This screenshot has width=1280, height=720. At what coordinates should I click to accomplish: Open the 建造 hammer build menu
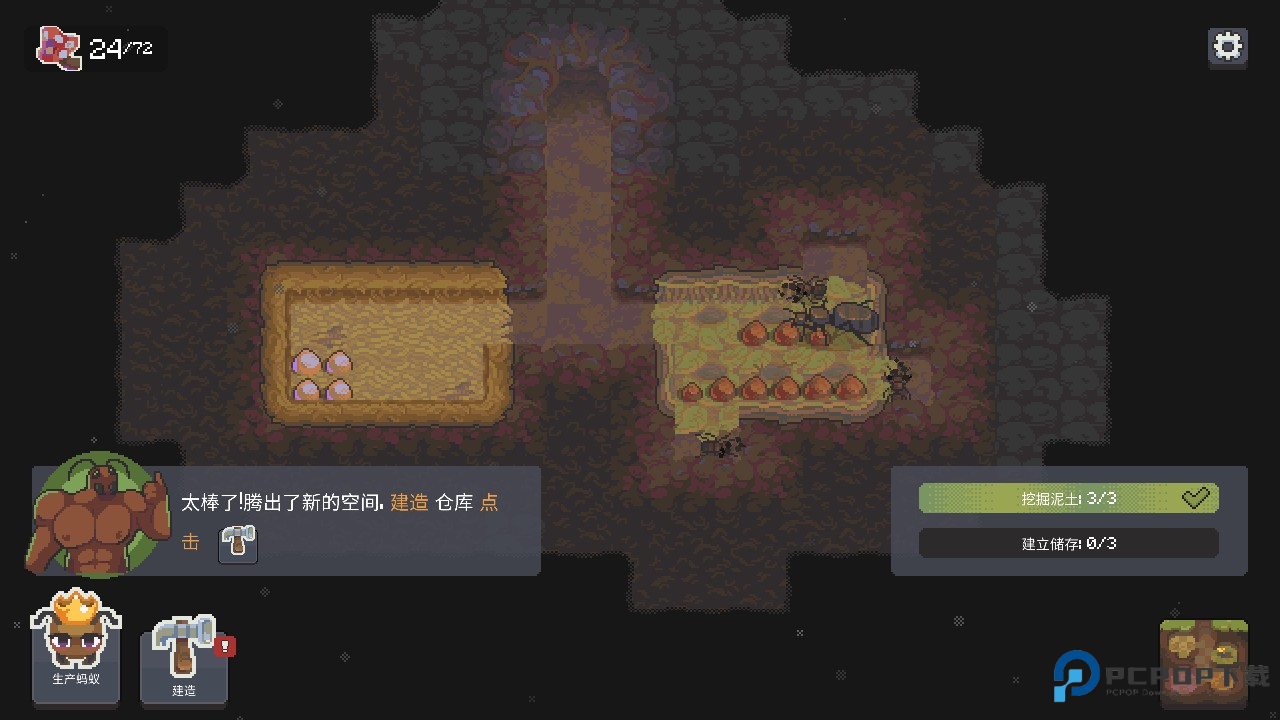(184, 657)
